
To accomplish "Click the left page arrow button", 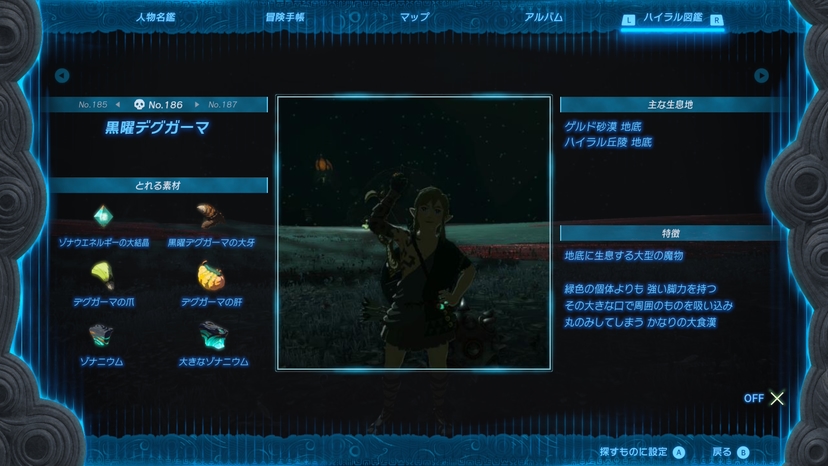I will (x=62, y=75).
